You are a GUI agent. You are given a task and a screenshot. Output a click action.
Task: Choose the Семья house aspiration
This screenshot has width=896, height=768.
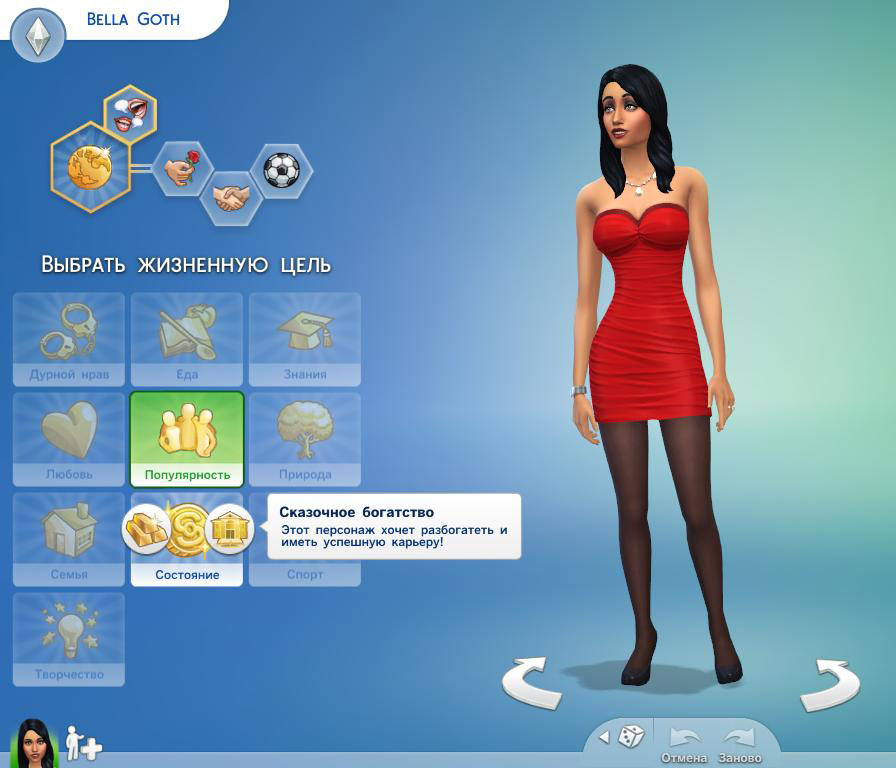69,538
